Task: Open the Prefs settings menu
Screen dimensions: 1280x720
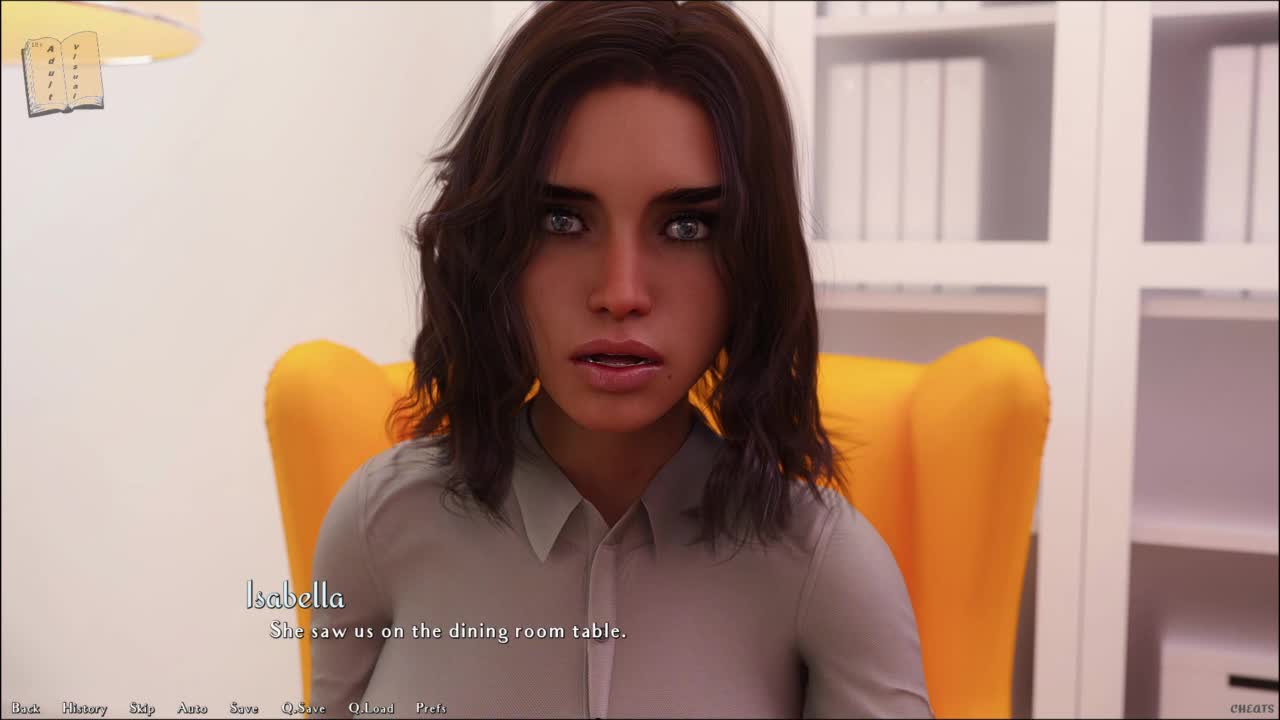Action: tap(431, 708)
